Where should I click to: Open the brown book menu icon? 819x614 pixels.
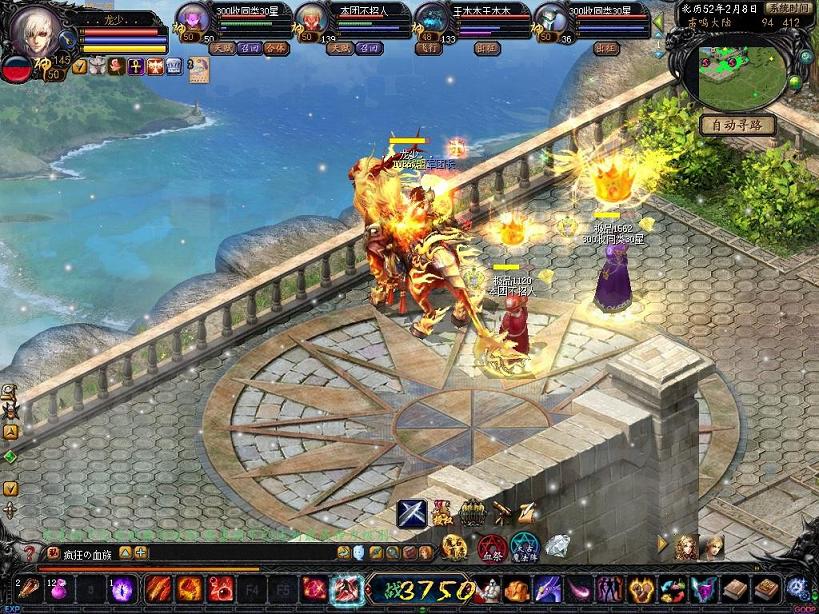(736, 589)
